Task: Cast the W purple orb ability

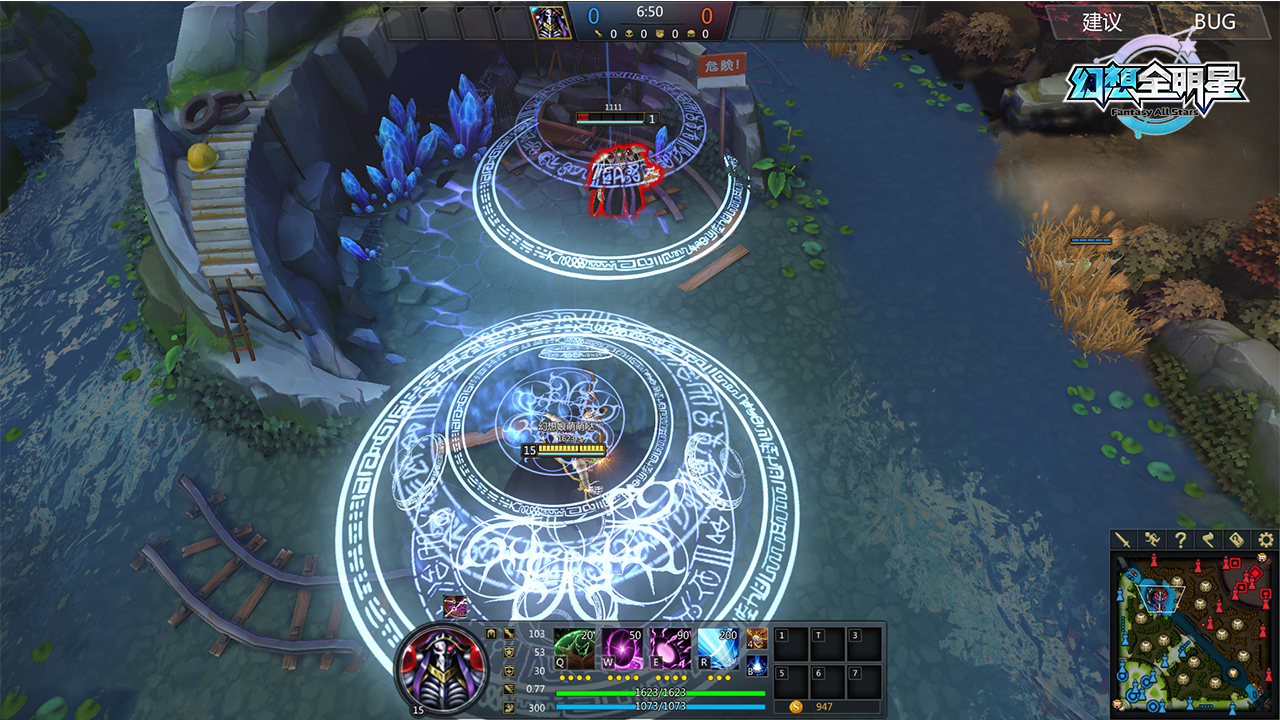Action: [x=621, y=648]
